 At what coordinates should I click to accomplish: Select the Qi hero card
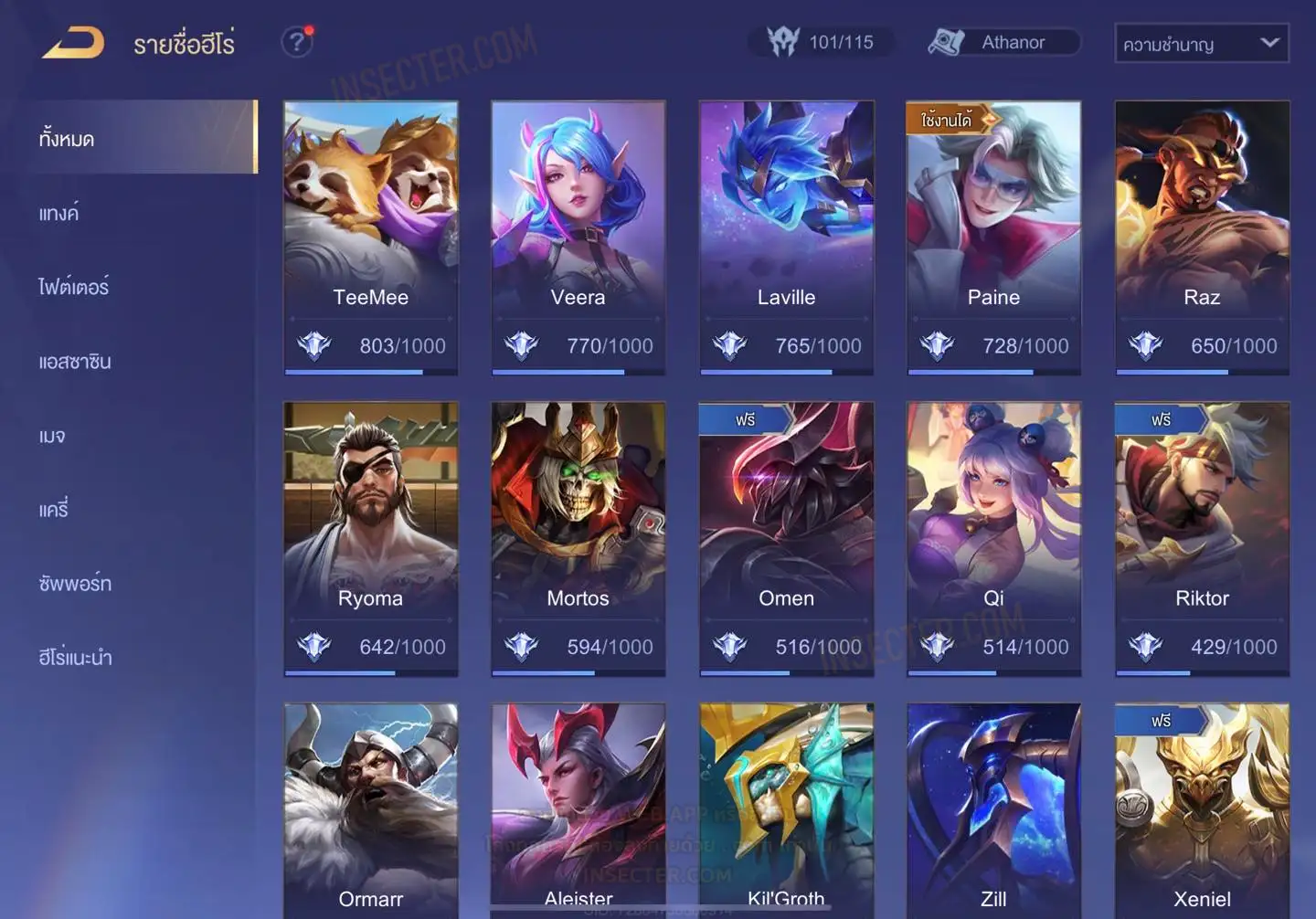[x=993, y=539]
